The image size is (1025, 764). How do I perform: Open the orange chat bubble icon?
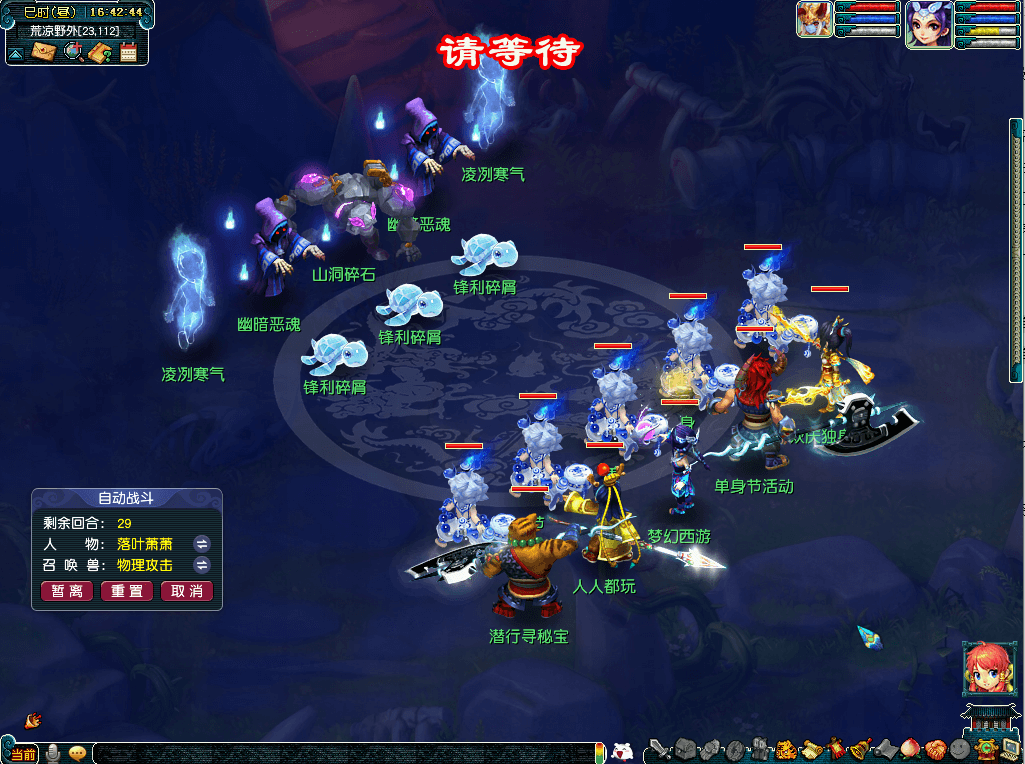pos(77,753)
